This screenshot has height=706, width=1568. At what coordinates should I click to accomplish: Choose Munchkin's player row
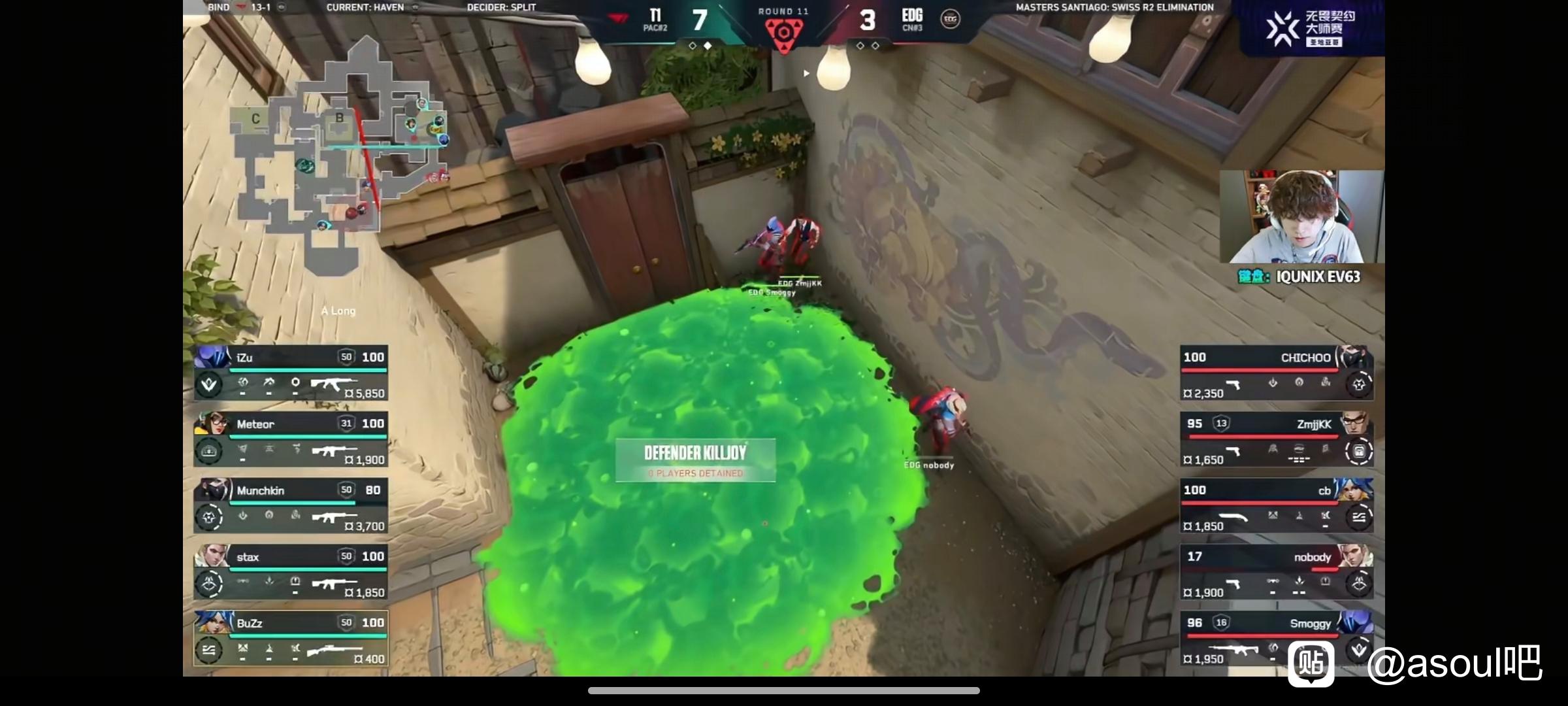pos(291,505)
